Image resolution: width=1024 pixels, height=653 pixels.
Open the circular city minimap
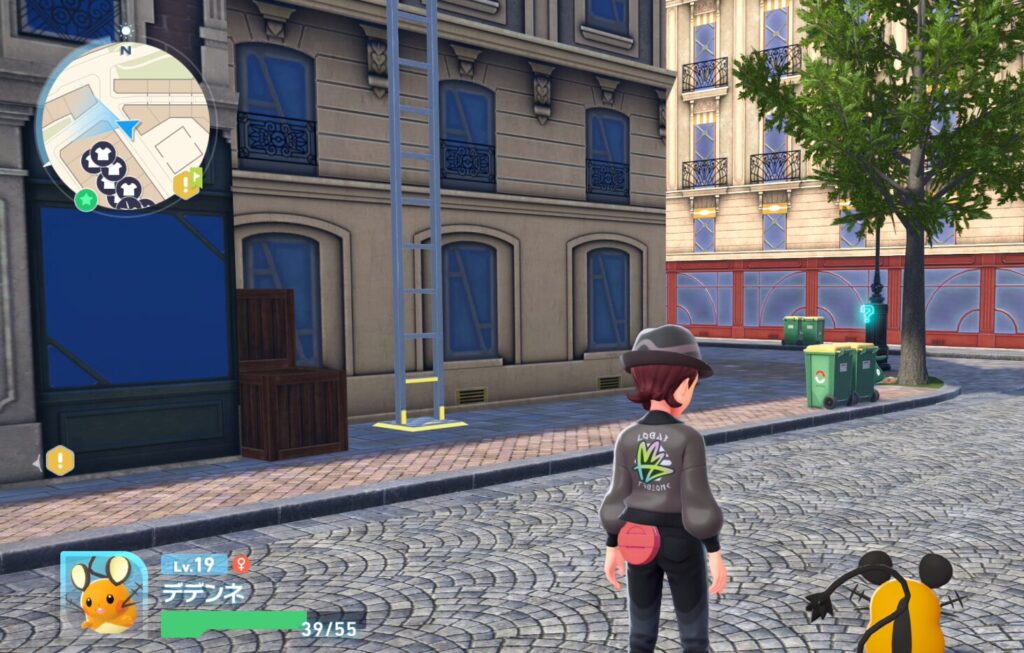[124, 127]
